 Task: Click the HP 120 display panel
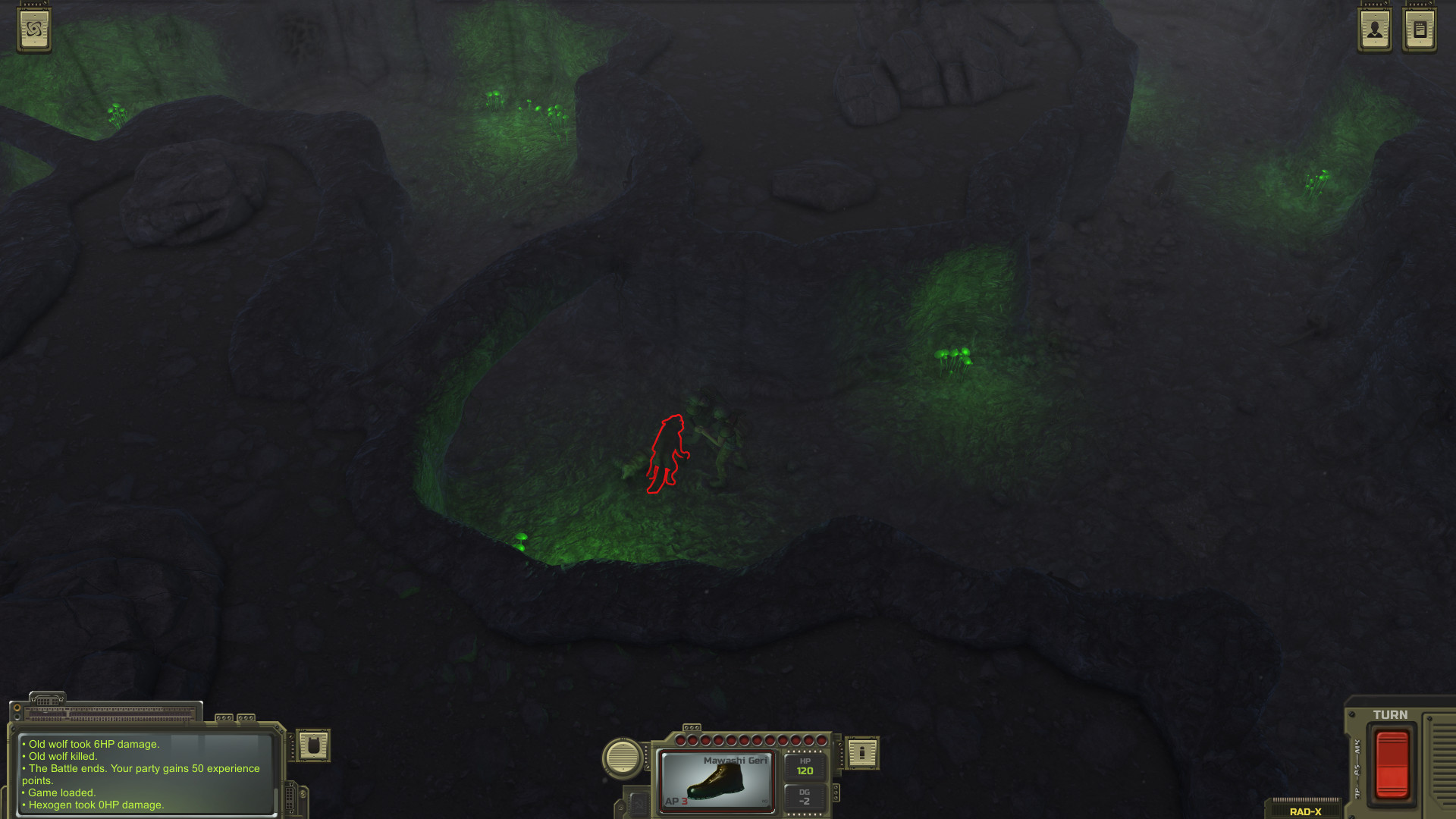(805, 767)
